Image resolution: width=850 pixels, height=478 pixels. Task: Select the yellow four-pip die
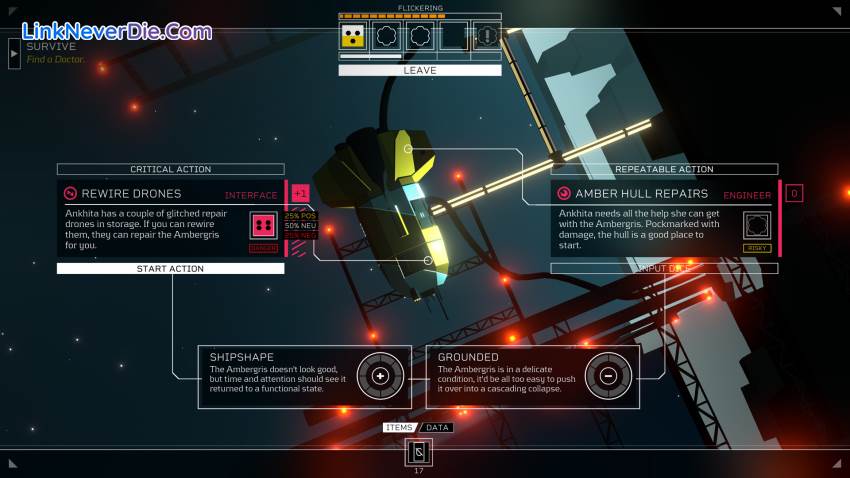pyautogui.click(x=352, y=37)
